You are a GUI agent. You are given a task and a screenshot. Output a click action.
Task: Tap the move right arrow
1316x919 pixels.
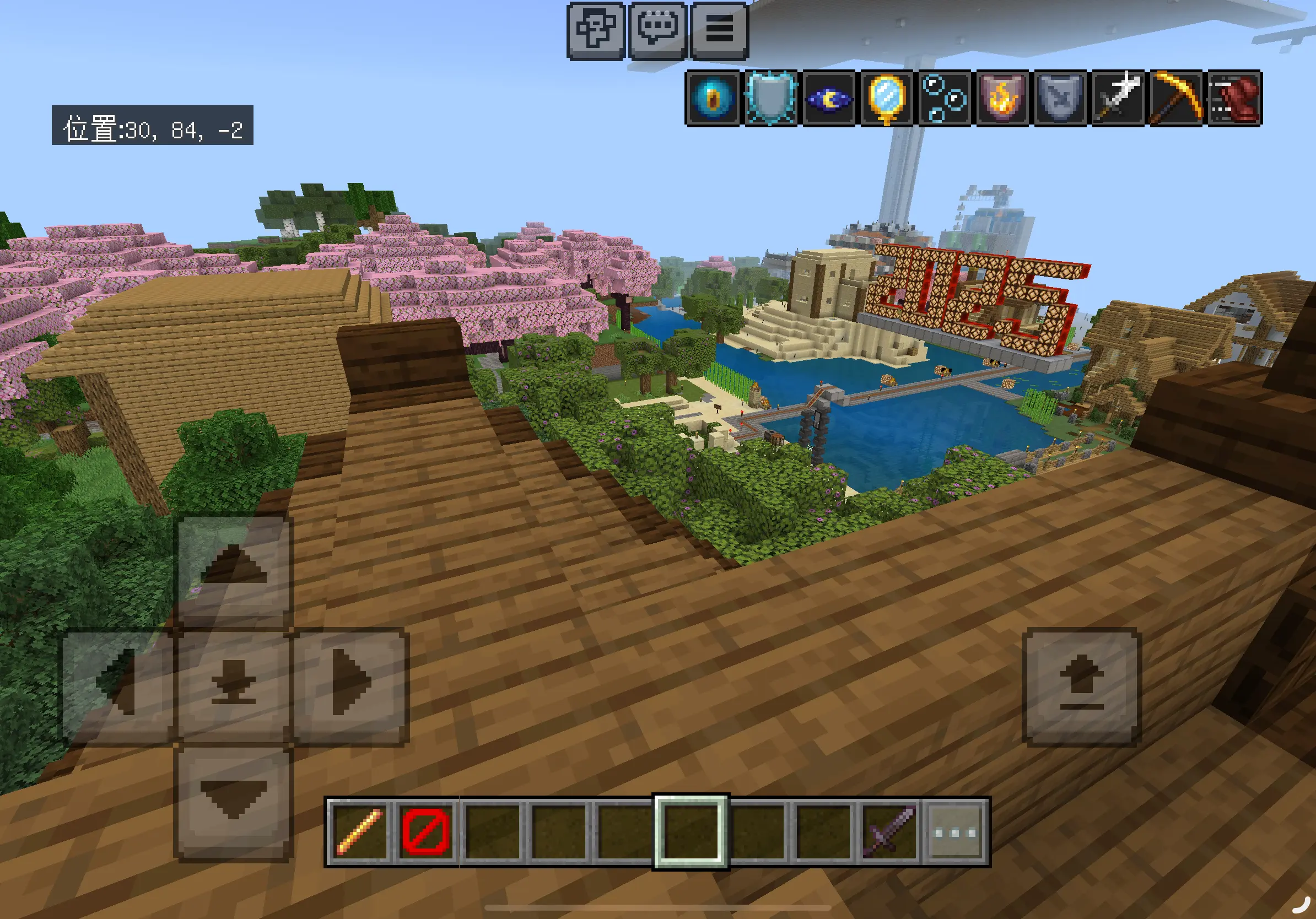coord(350,685)
